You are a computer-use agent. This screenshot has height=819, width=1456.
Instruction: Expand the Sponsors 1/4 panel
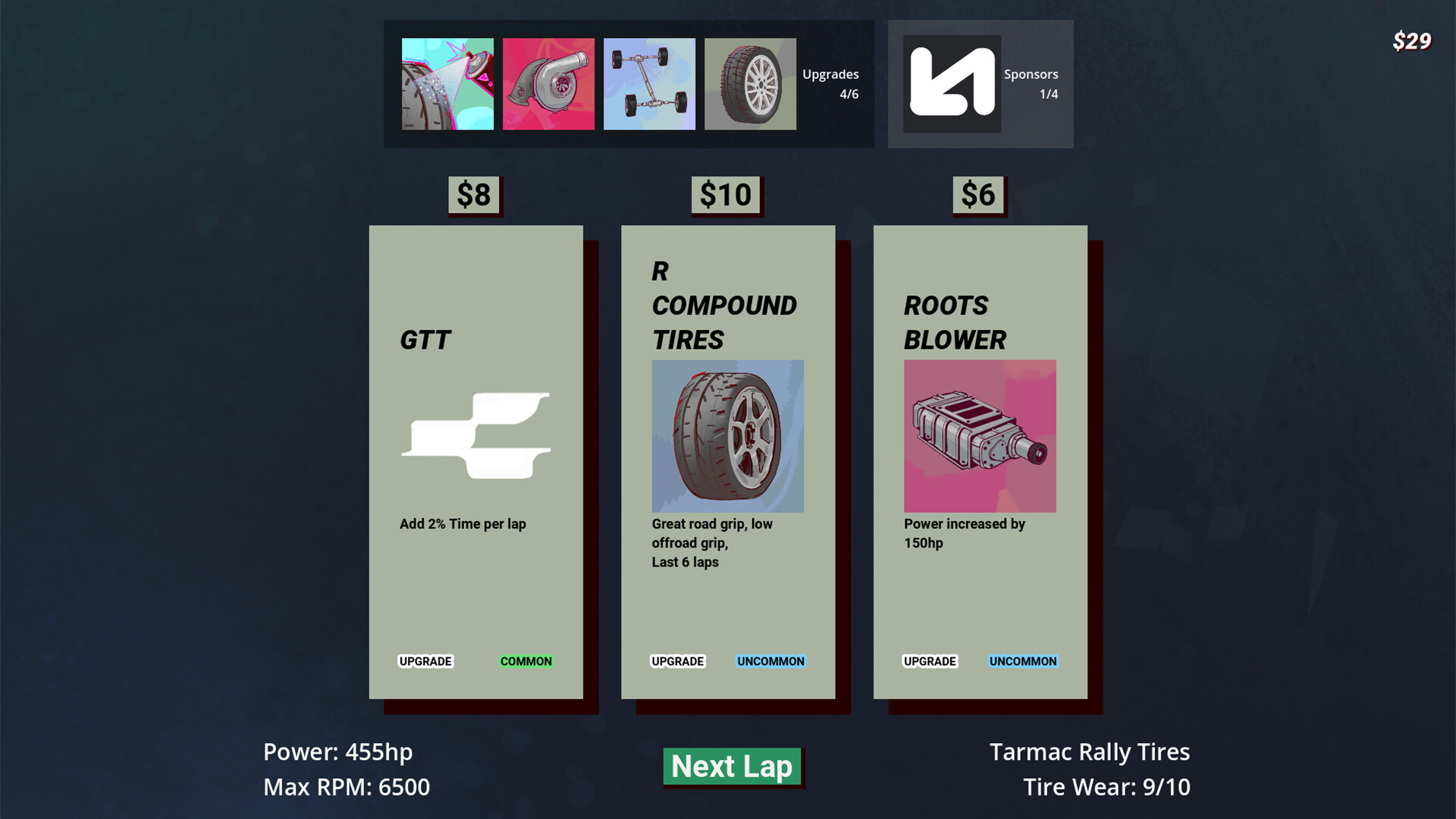point(1031,84)
